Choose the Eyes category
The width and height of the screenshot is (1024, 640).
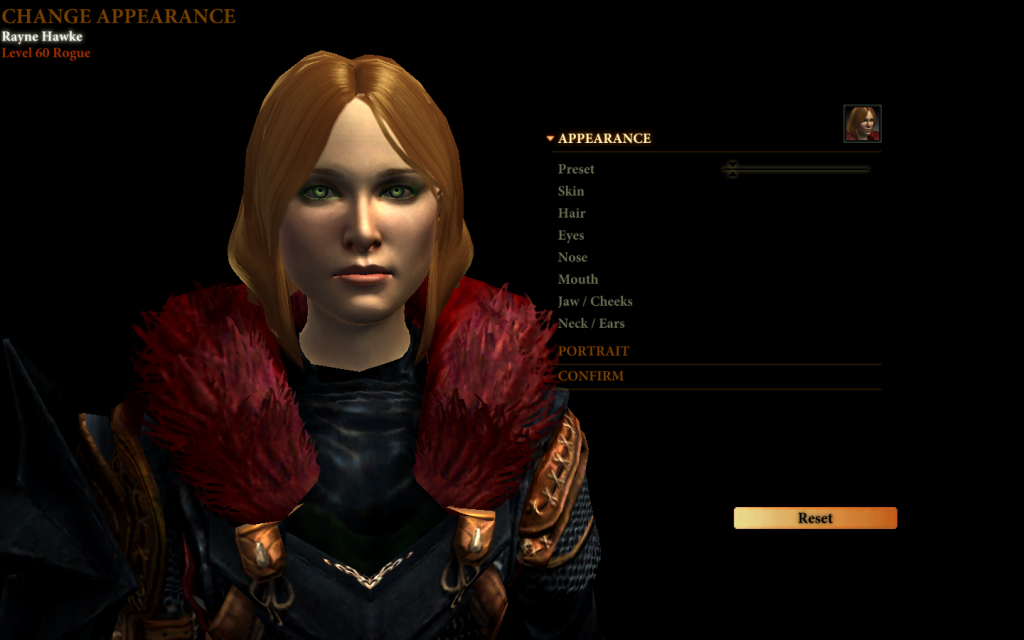[x=571, y=235]
